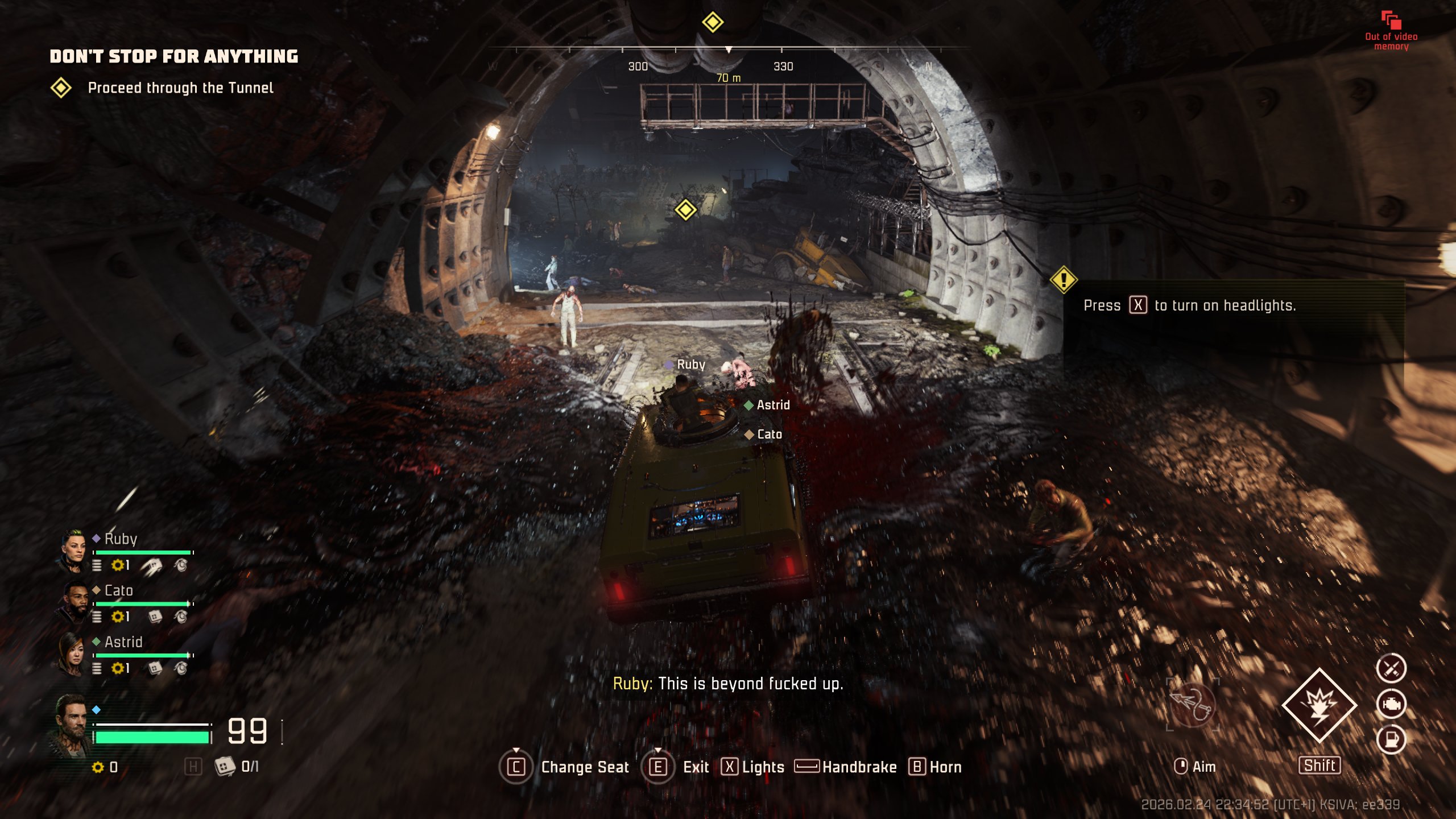Click Astrid's name tag above the vehicle
This screenshot has width=1456, height=819.
point(772,405)
